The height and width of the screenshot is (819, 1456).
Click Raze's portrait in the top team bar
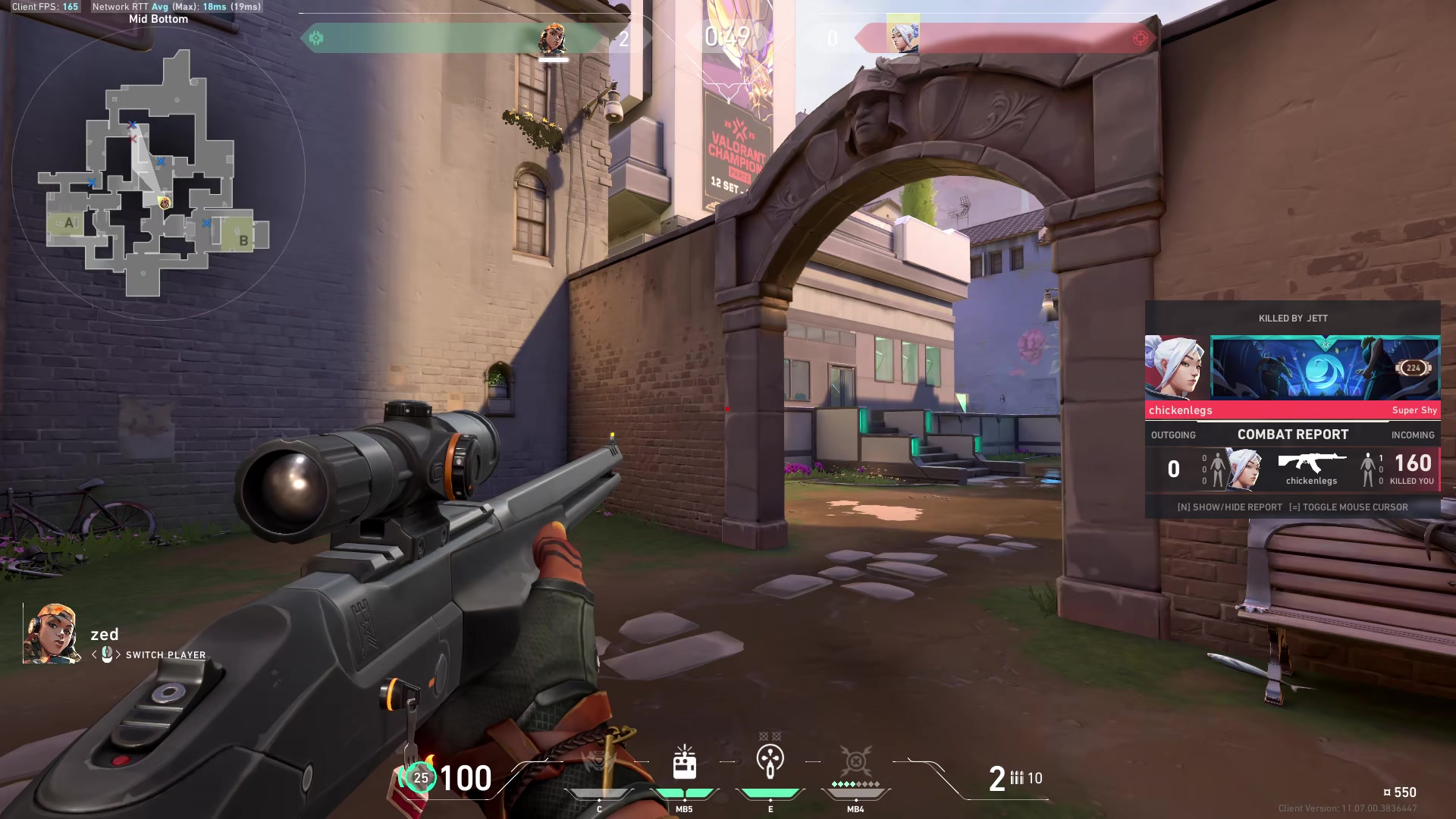(553, 38)
